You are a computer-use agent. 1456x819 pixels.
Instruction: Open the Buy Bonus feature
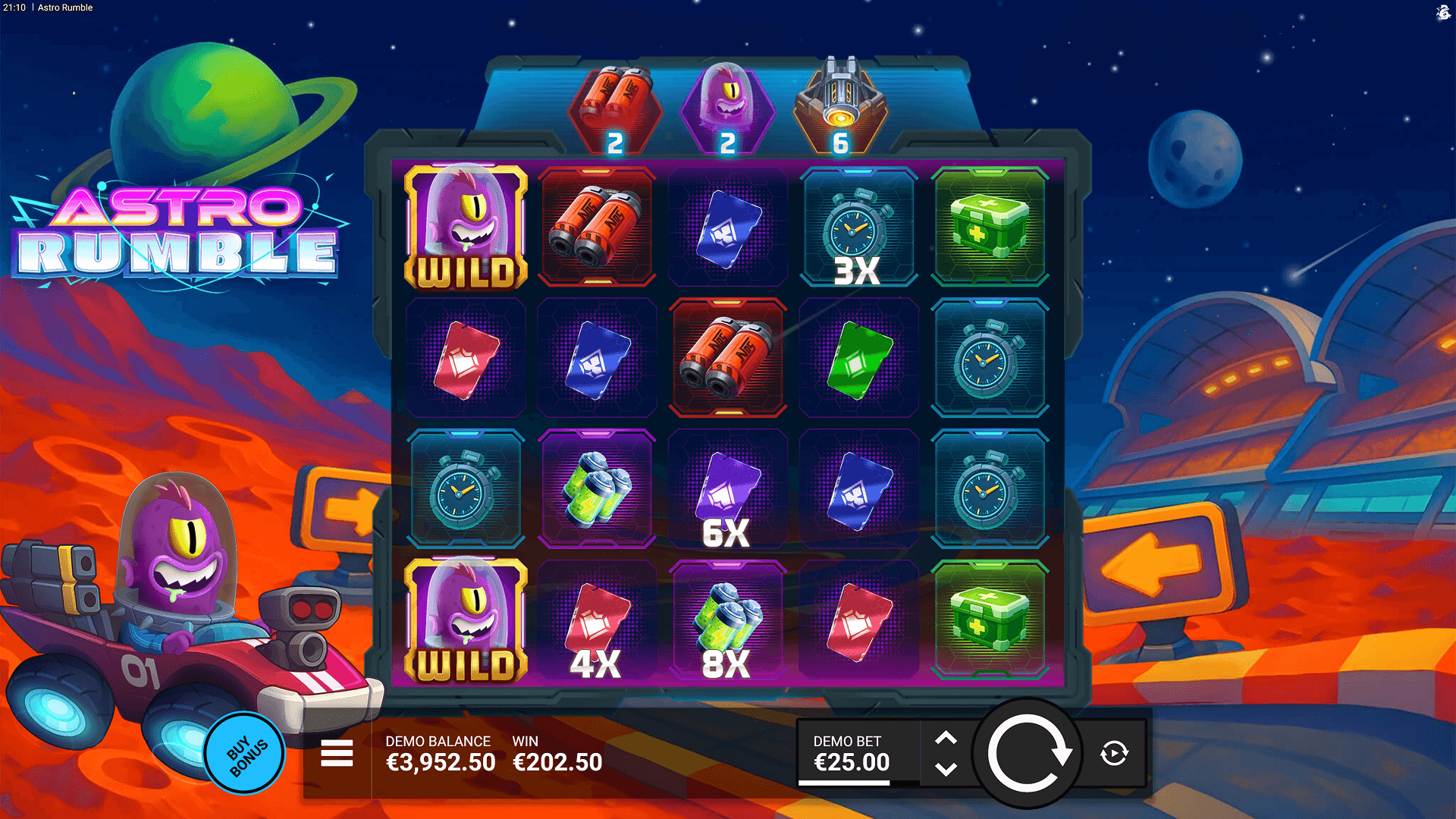click(x=245, y=754)
